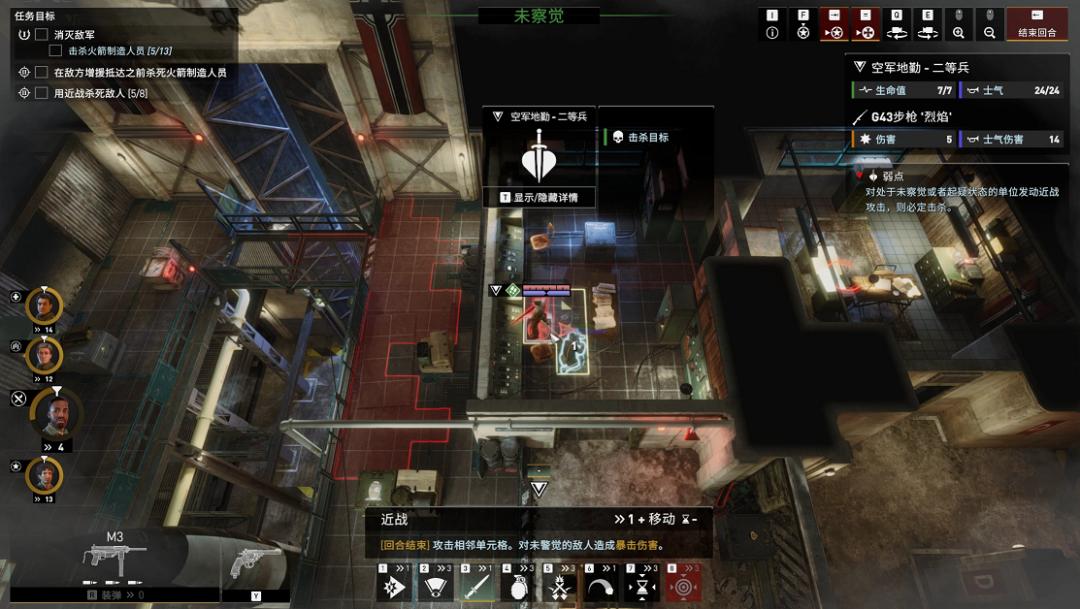Image resolution: width=1080 pixels, height=609 pixels.
Task: Open the info panel icon
Action: (x=772, y=32)
